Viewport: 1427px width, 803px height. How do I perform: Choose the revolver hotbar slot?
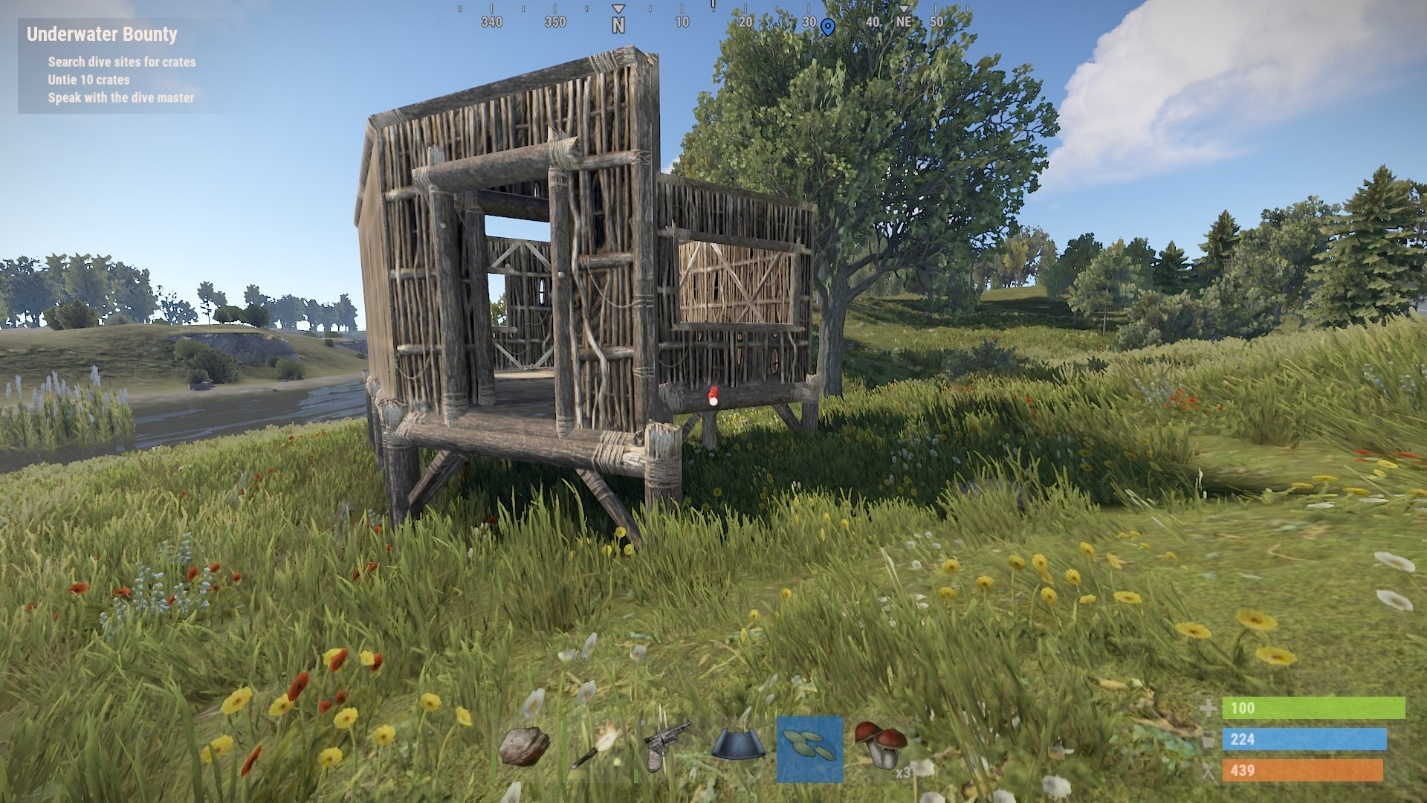tap(666, 745)
